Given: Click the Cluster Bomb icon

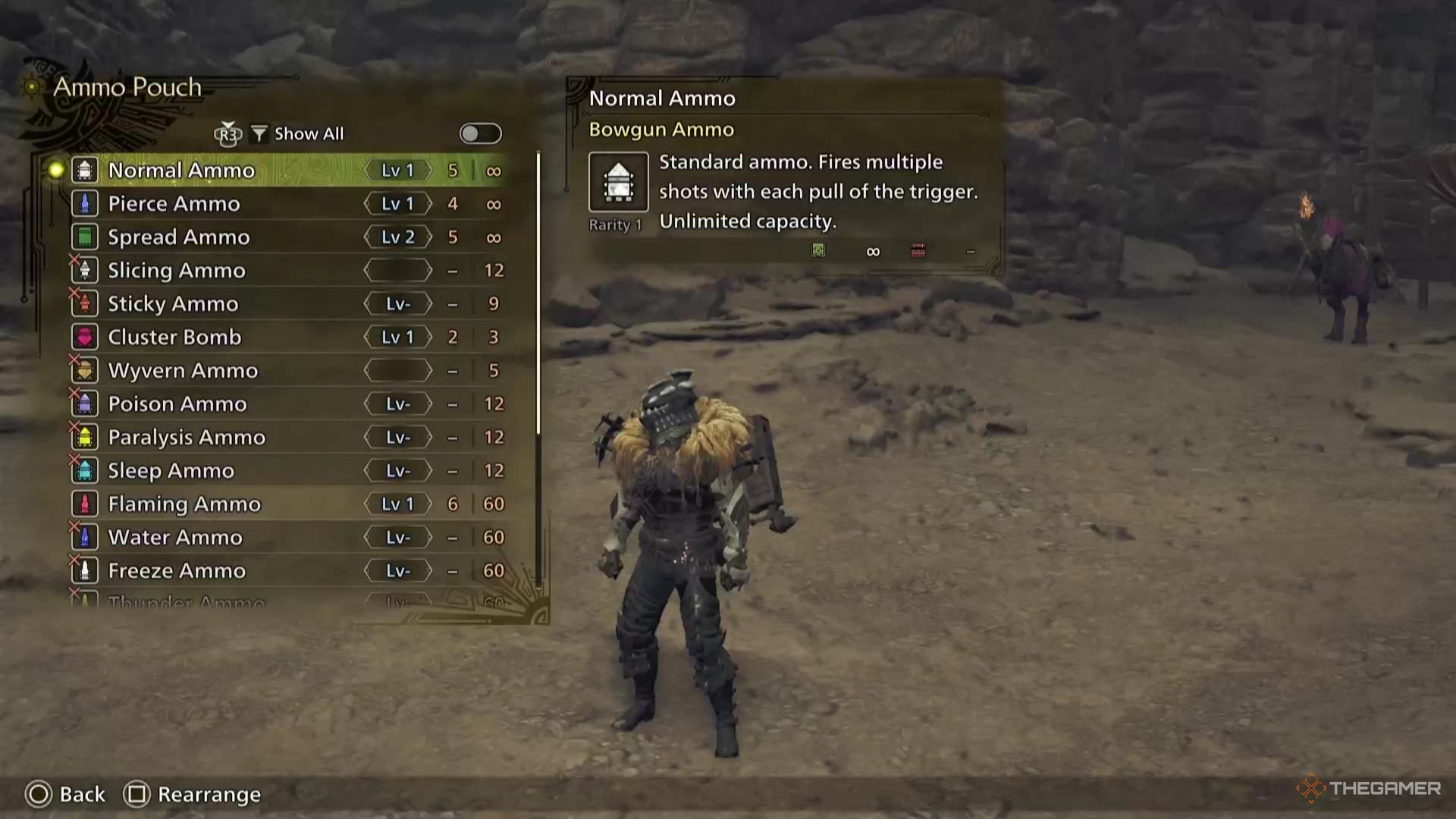Looking at the screenshot, I should (83, 337).
